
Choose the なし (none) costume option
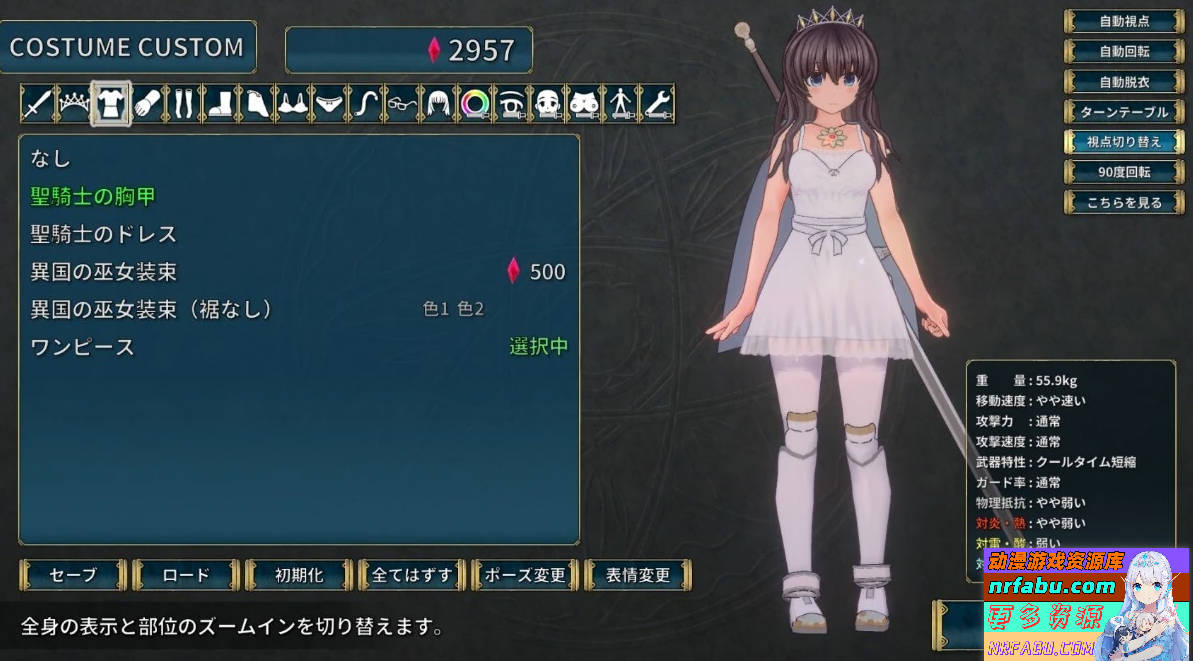point(51,158)
